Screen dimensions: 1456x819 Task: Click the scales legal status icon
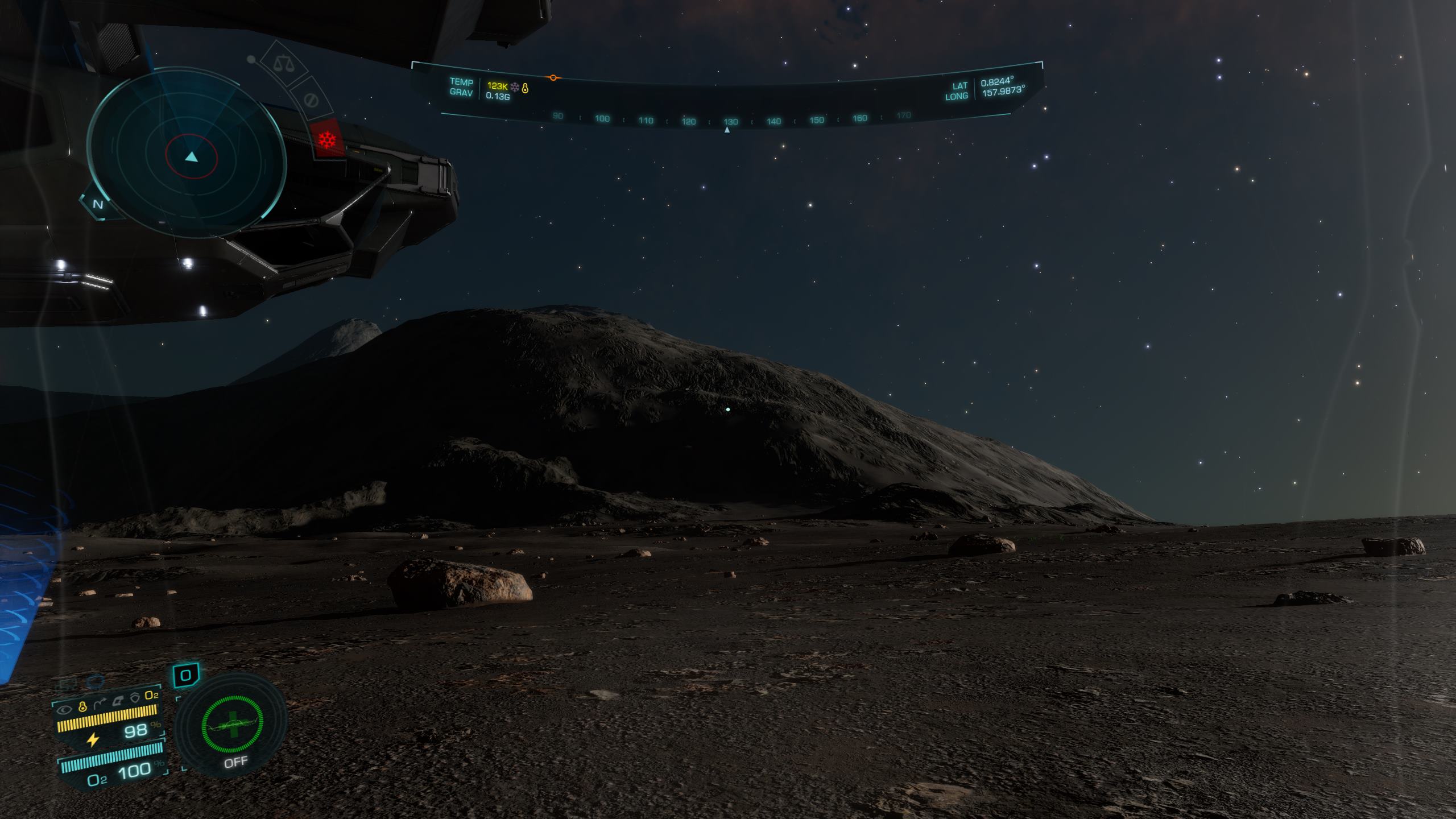click(282, 63)
